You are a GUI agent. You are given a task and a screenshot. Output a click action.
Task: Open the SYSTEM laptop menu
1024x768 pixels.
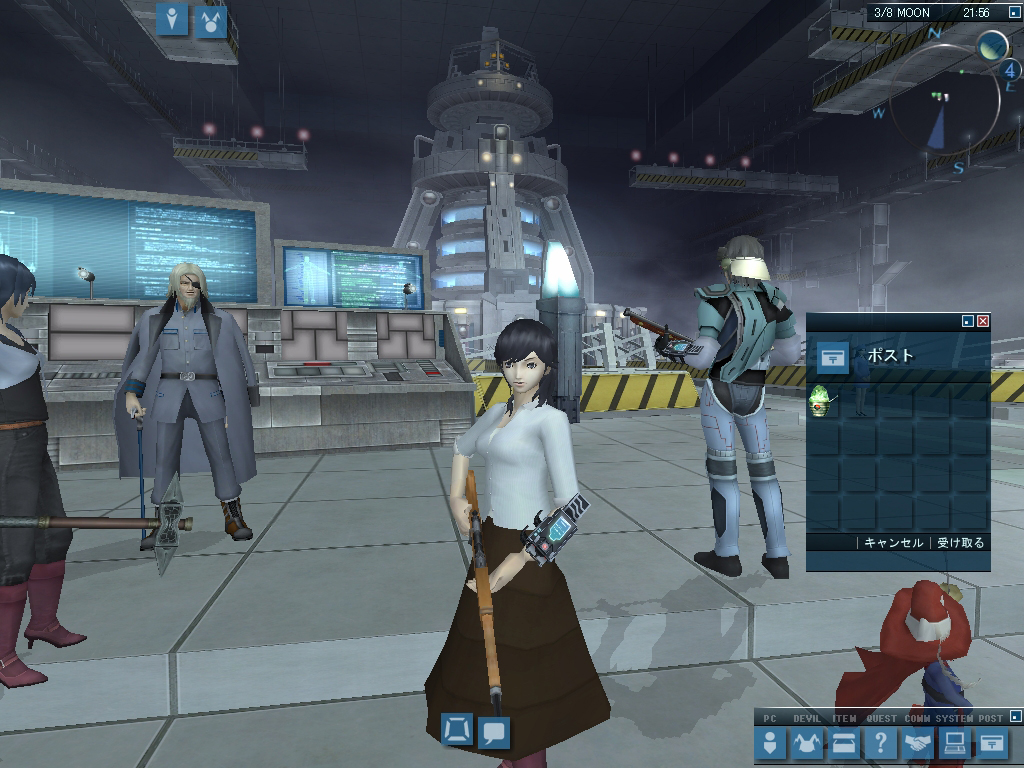point(955,743)
